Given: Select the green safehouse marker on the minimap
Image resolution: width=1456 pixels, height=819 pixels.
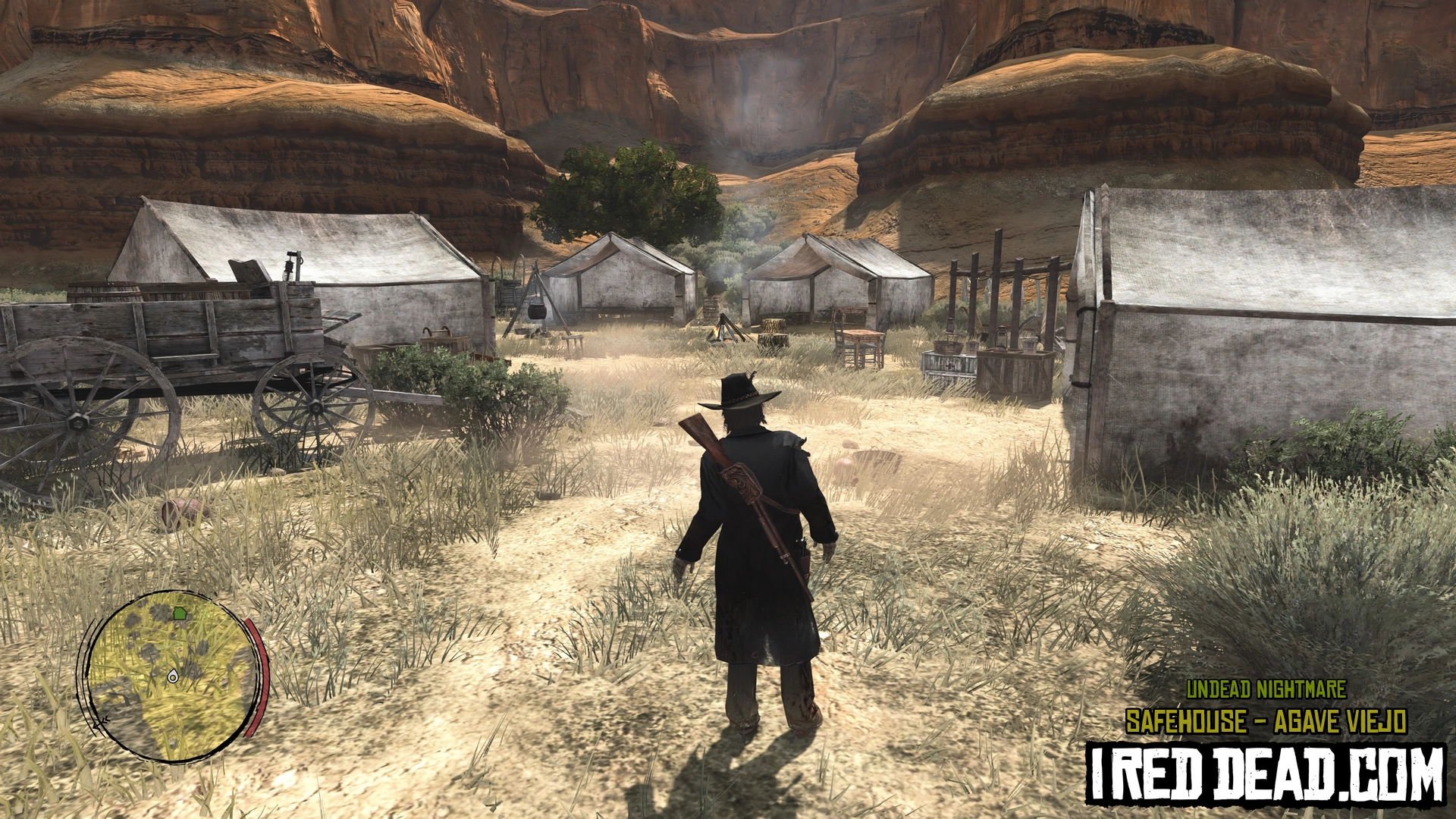Looking at the screenshot, I should (x=180, y=612).
